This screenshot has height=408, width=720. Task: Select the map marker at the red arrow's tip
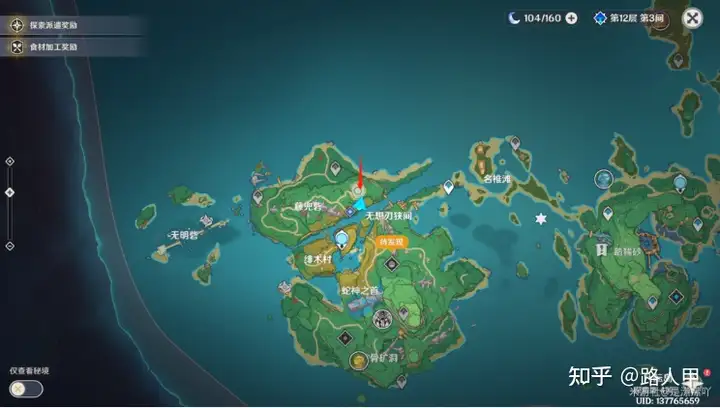[x=357, y=190]
